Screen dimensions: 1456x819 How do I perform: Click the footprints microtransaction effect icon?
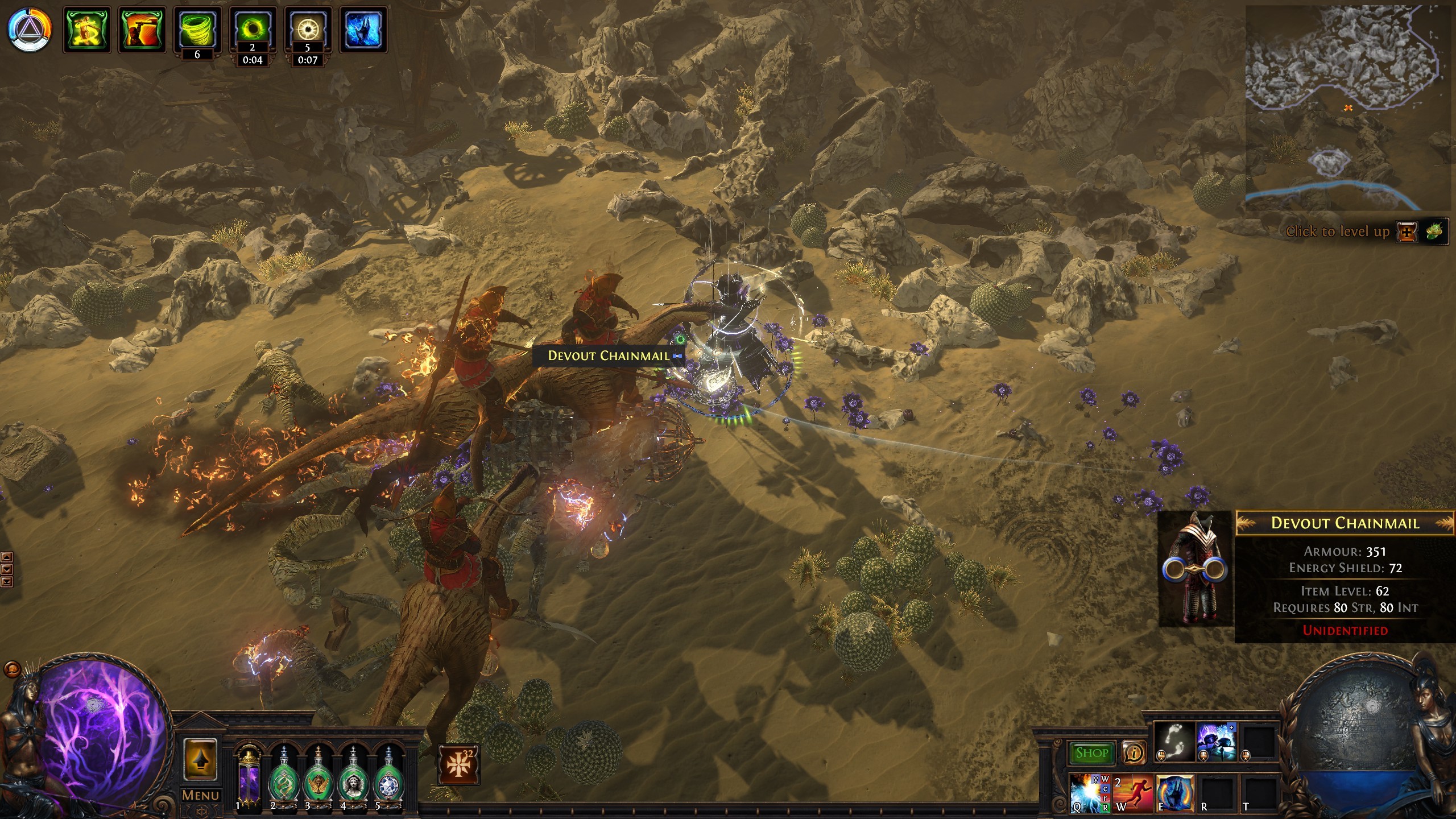1173,741
